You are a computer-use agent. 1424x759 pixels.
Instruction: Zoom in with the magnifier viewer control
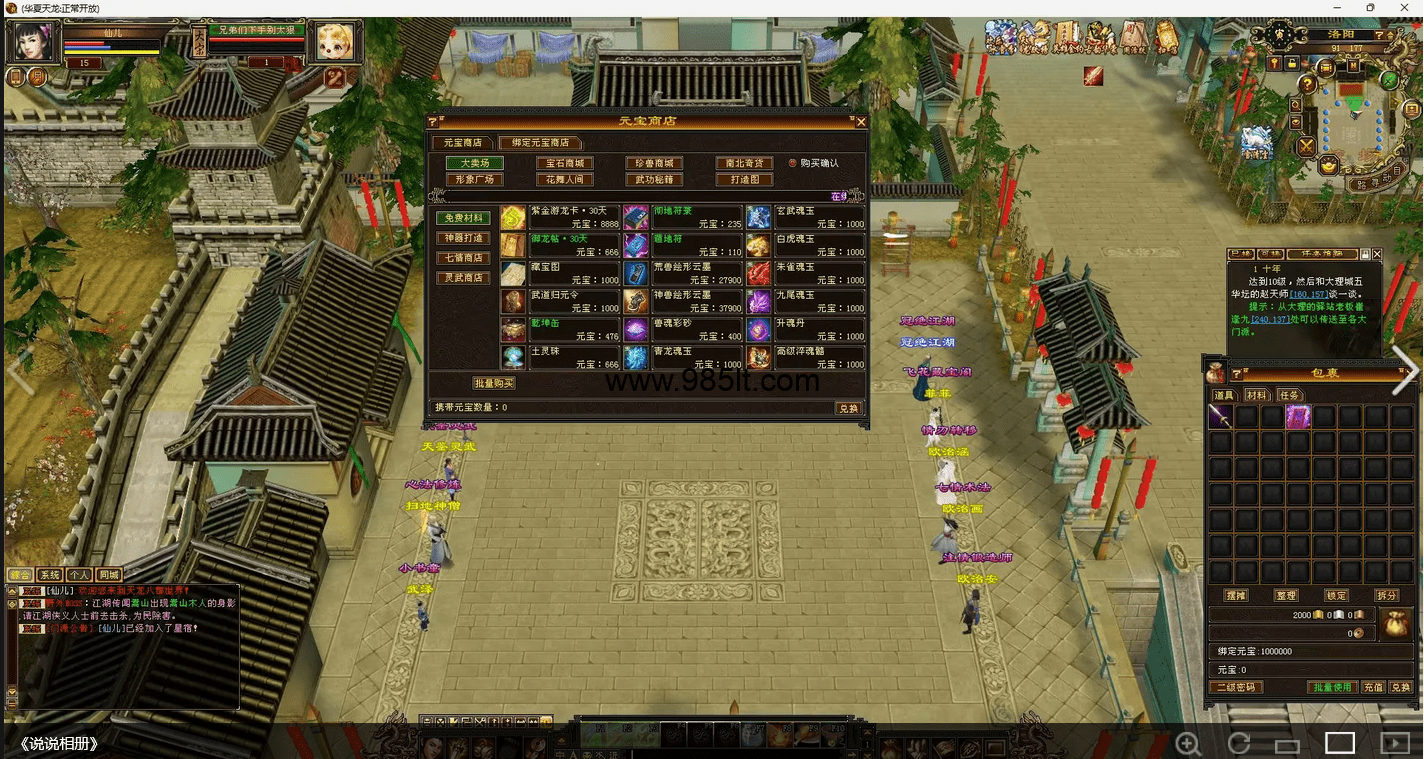tap(1188, 743)
